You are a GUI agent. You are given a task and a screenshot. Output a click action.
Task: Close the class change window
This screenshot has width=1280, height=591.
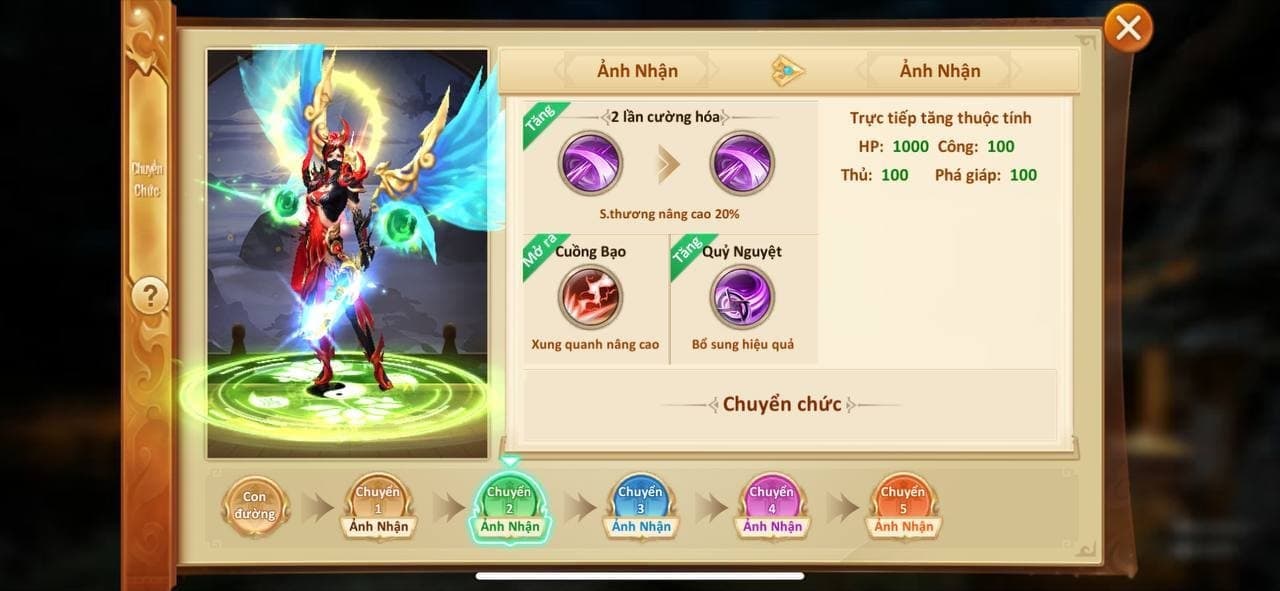click(1128, 28)
